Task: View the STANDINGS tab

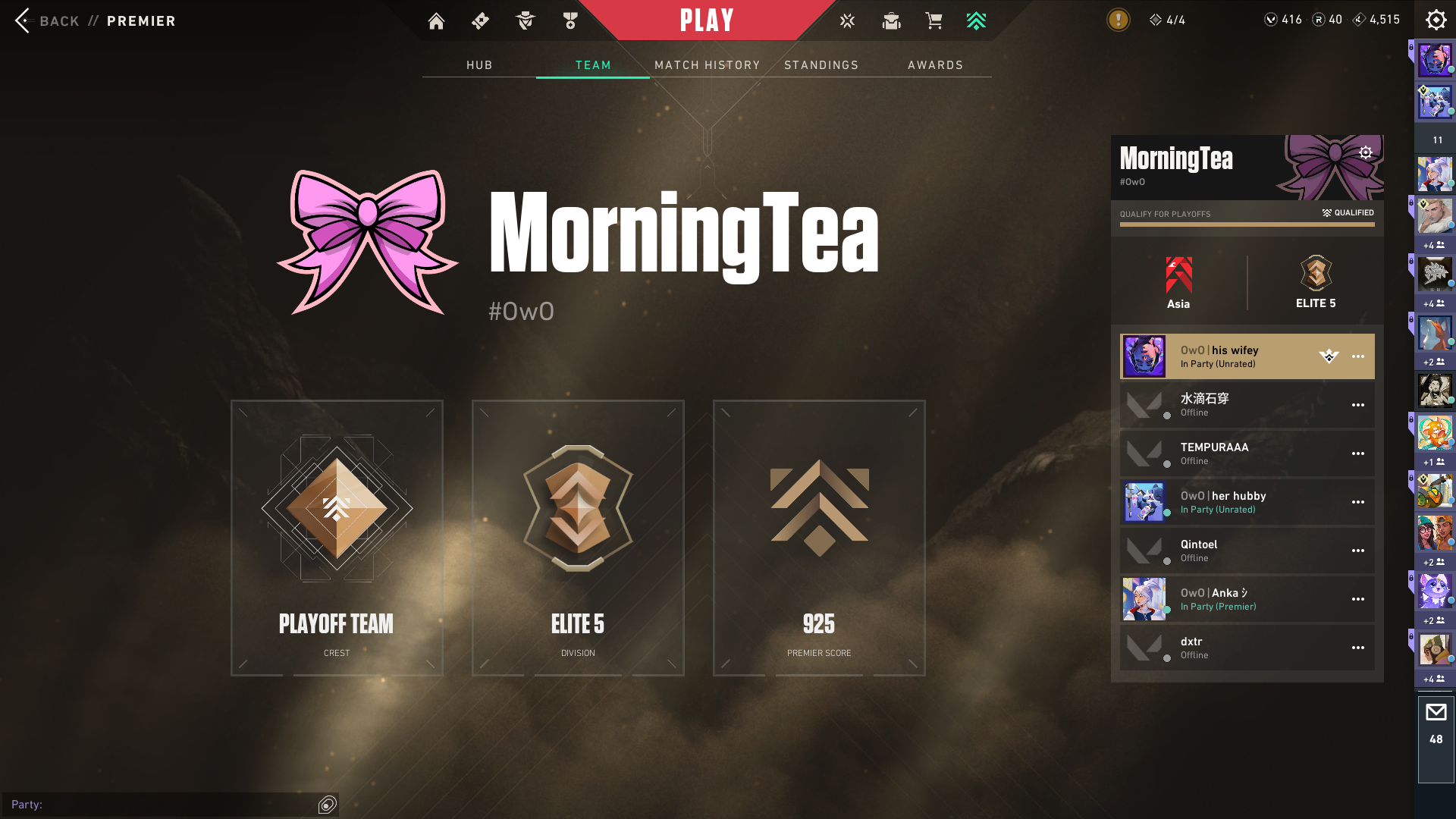Action: point(821,65)
